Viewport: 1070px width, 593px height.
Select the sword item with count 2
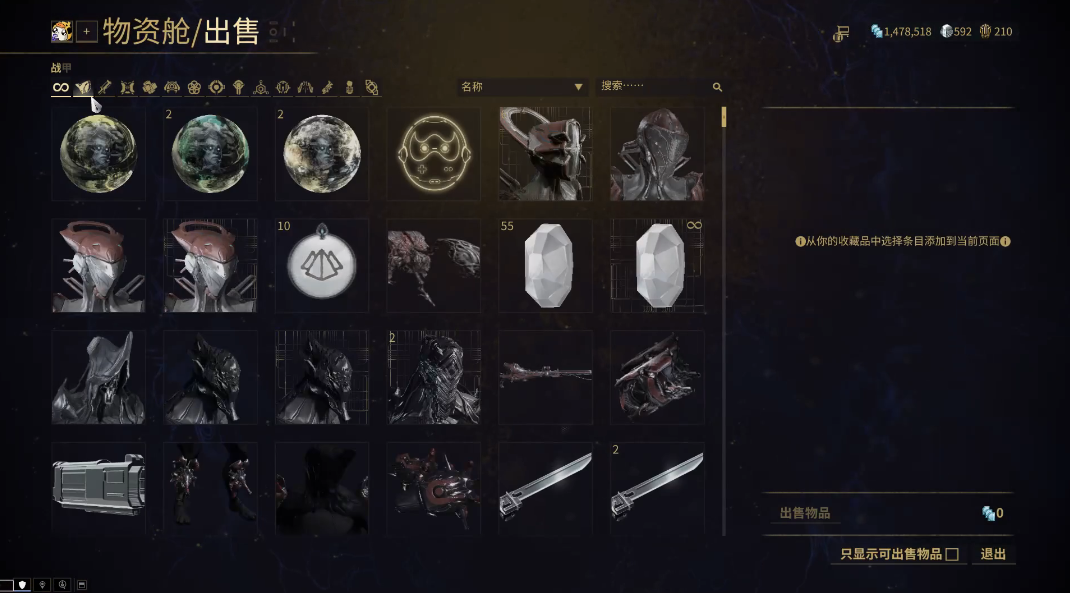point(658,488)
